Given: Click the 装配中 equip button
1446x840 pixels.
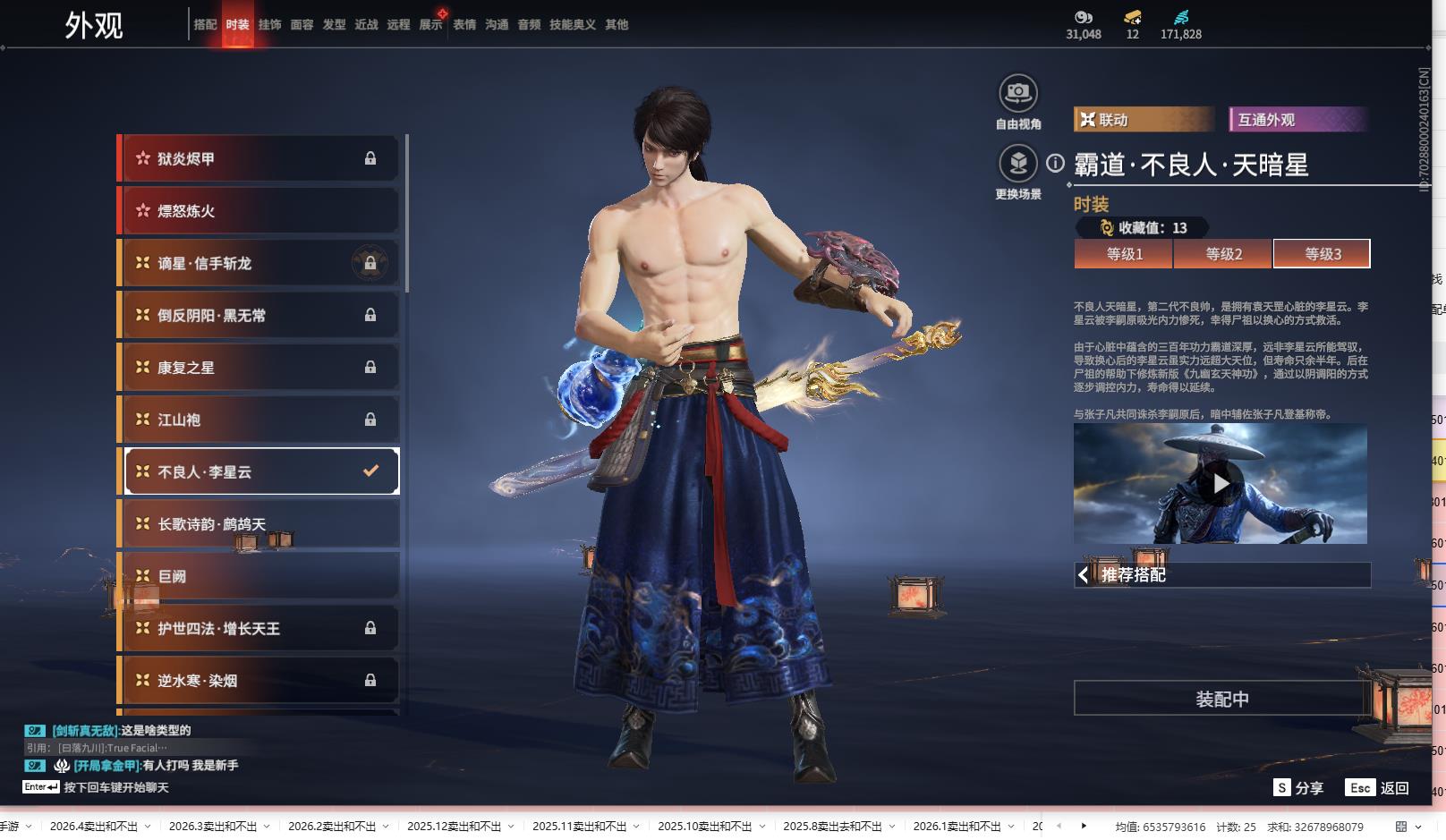Looking at the screenshot, I should coord(1221,699).
